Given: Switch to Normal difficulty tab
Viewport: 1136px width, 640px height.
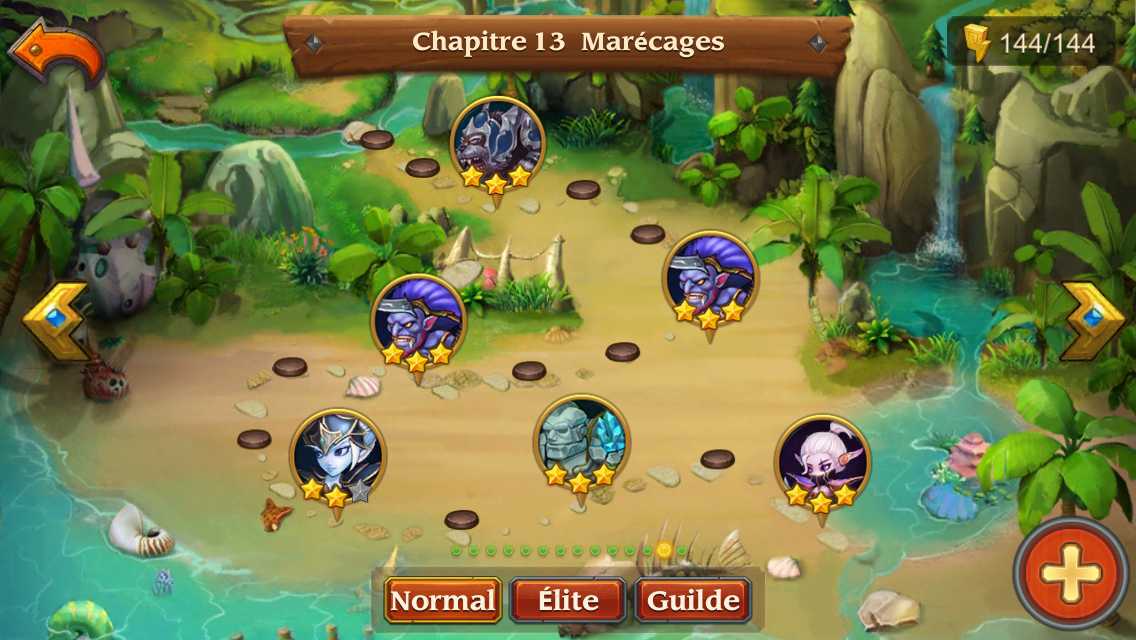Looking at the screenshot, I should coord(442,600).
